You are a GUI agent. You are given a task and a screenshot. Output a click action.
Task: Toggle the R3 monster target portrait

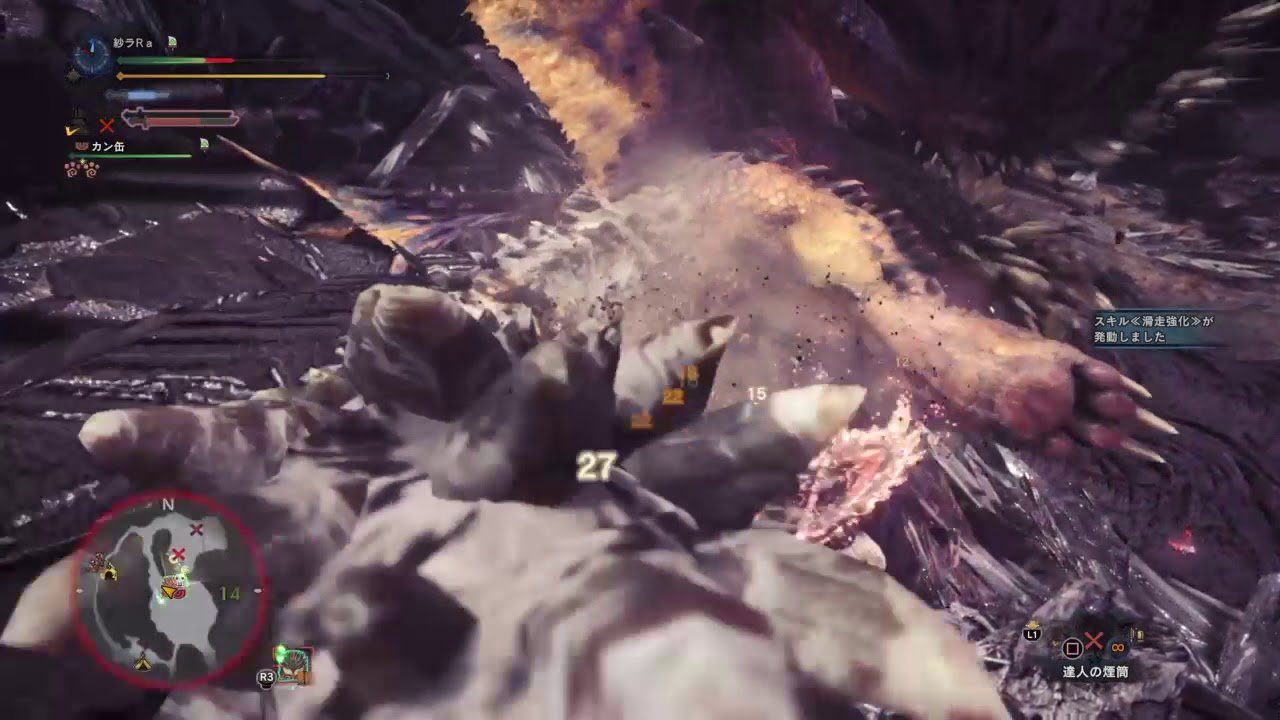coord(293,665)
